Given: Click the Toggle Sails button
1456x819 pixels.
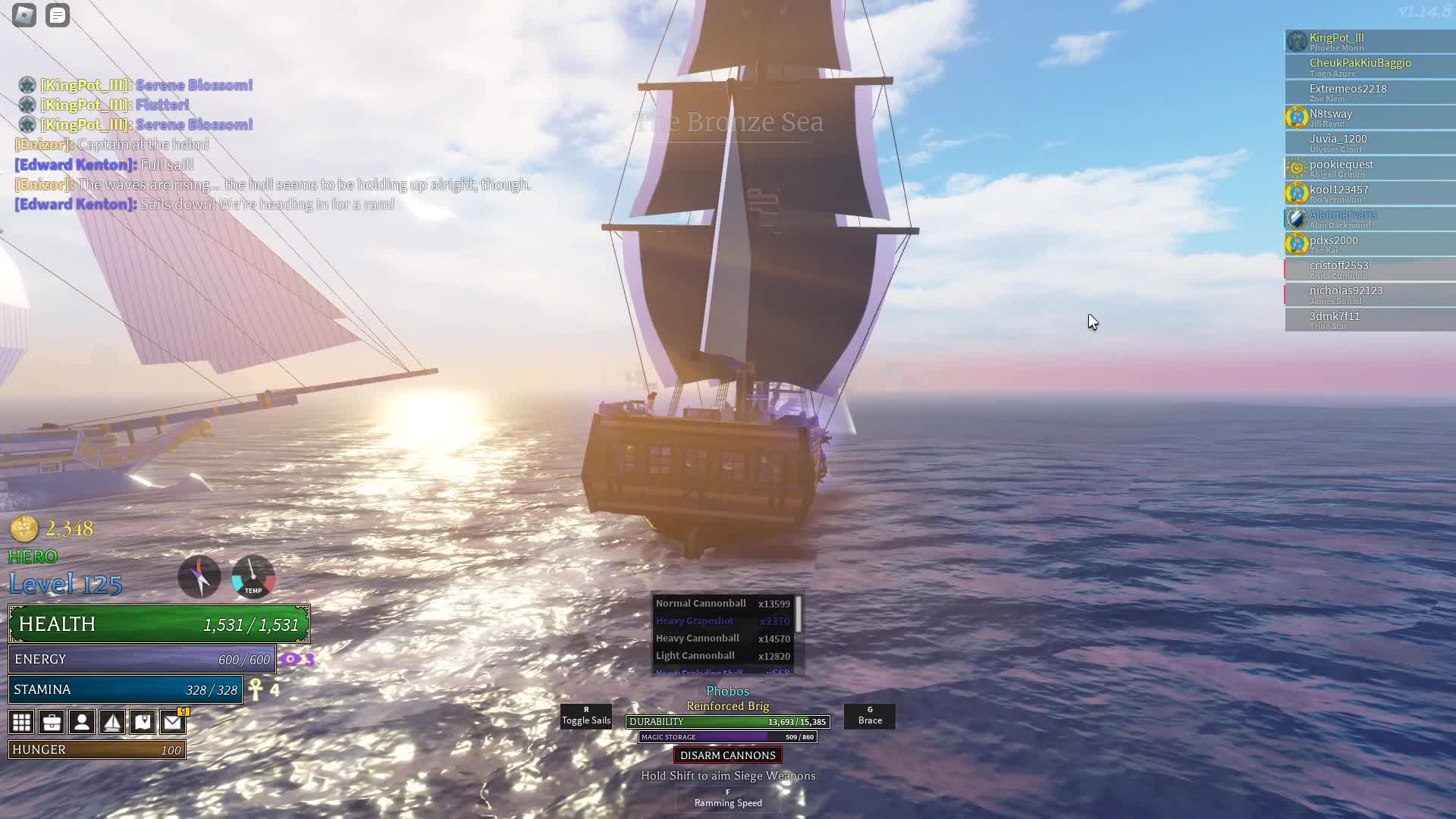Looking at the screenshot, I should (x=586, y=717).
